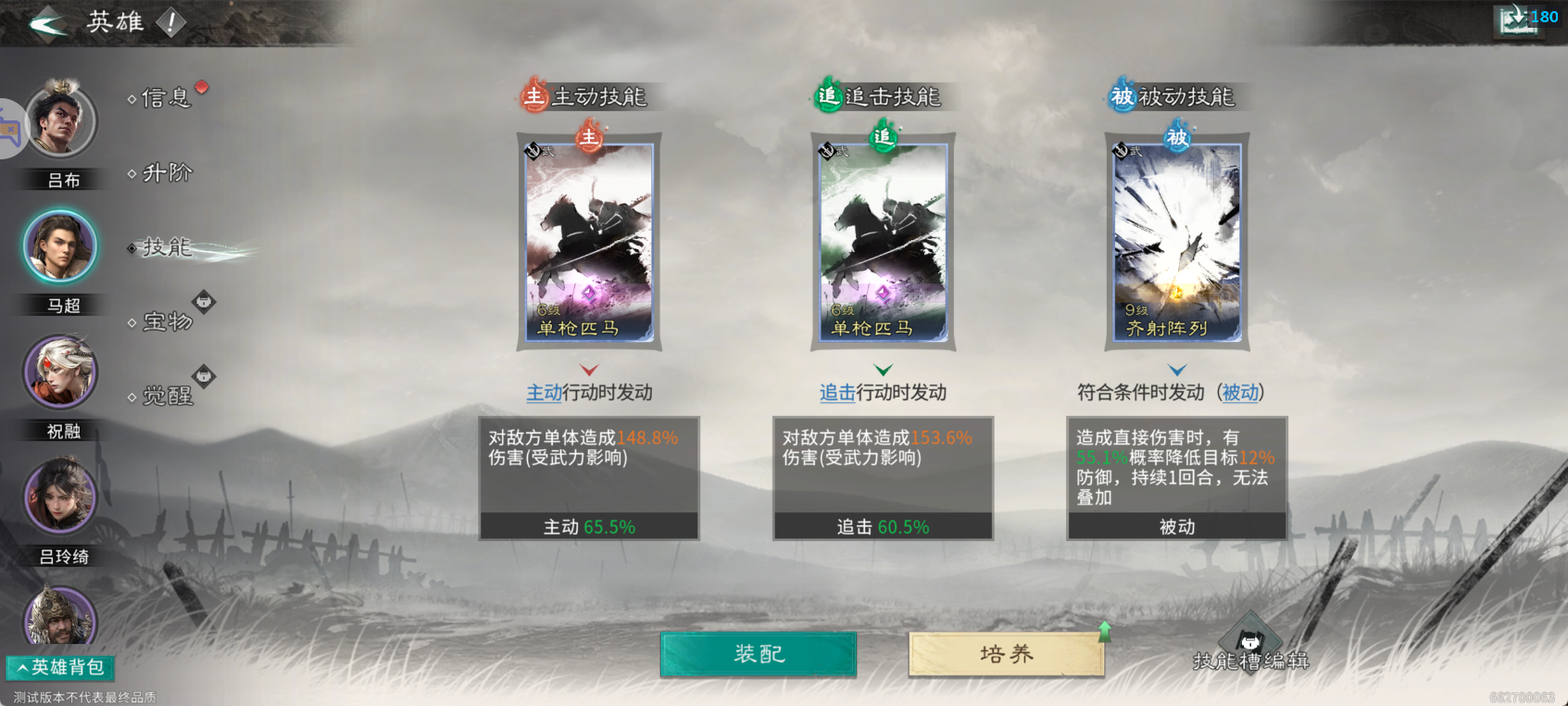Switch to the 觉醒 awakening section
Viewport: 1568px width, 706px height.
pyautogui.click(x=169, y=397)
